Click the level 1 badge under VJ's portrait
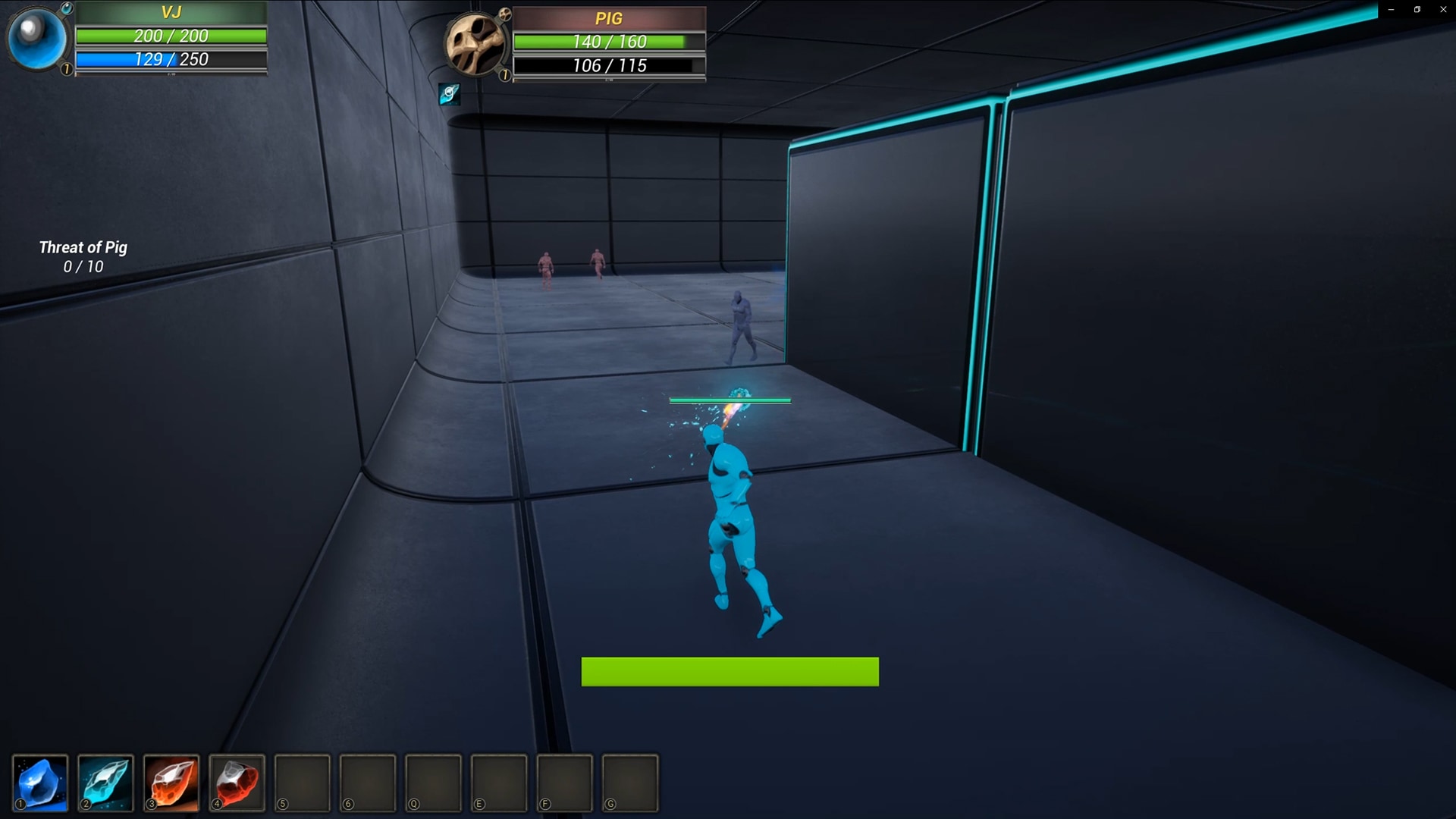 [65, 70]
